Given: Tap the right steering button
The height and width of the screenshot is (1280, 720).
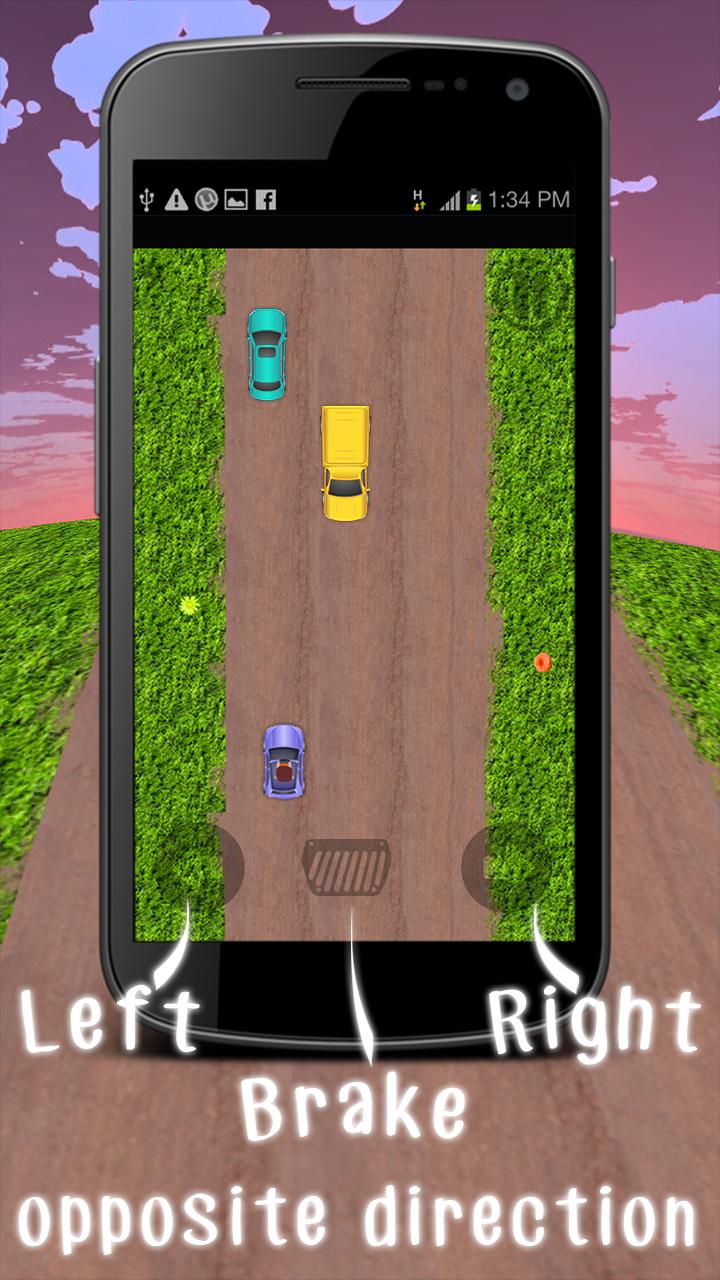Looking at the screenshot, I should click(506, 867).
